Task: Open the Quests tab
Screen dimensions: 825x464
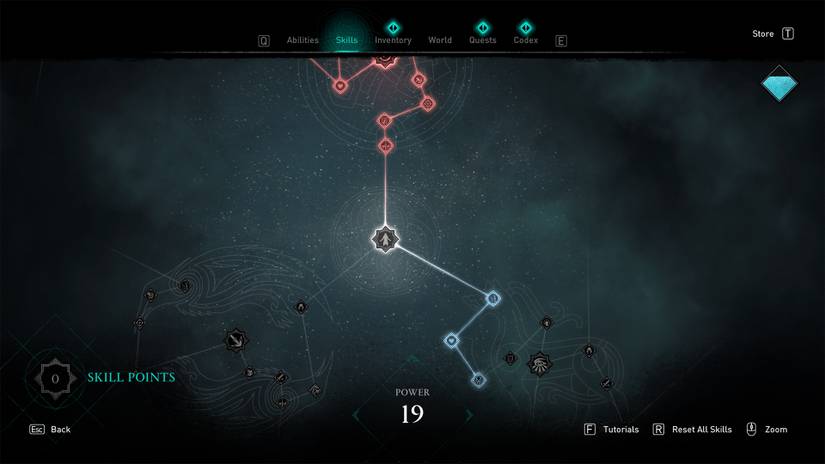Action: point(482,41)
